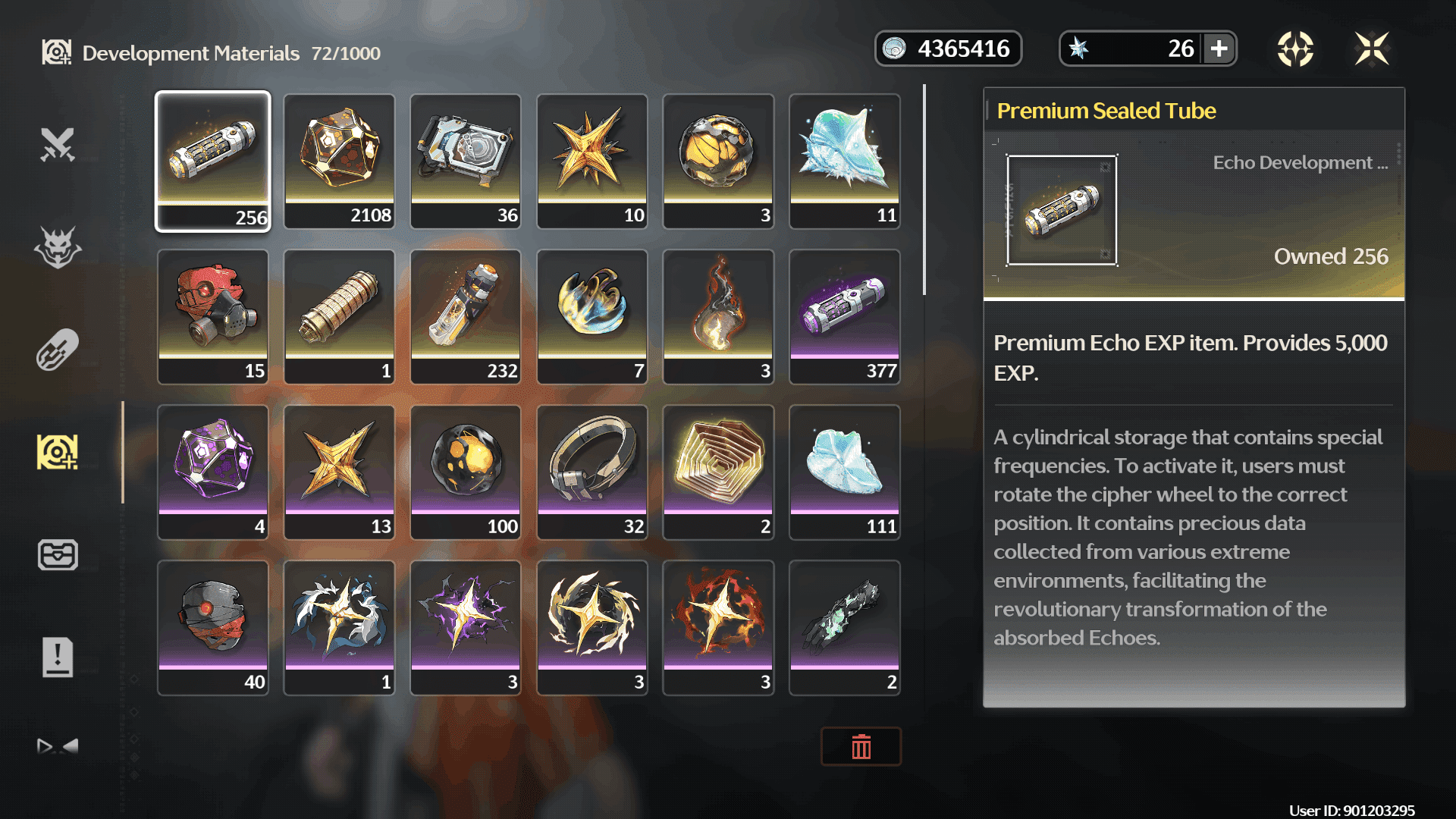This screenshot has width=1456, height=819.
Task: Switch to the weapons crossed-swords tab
Action: click(x=58, y=144)
